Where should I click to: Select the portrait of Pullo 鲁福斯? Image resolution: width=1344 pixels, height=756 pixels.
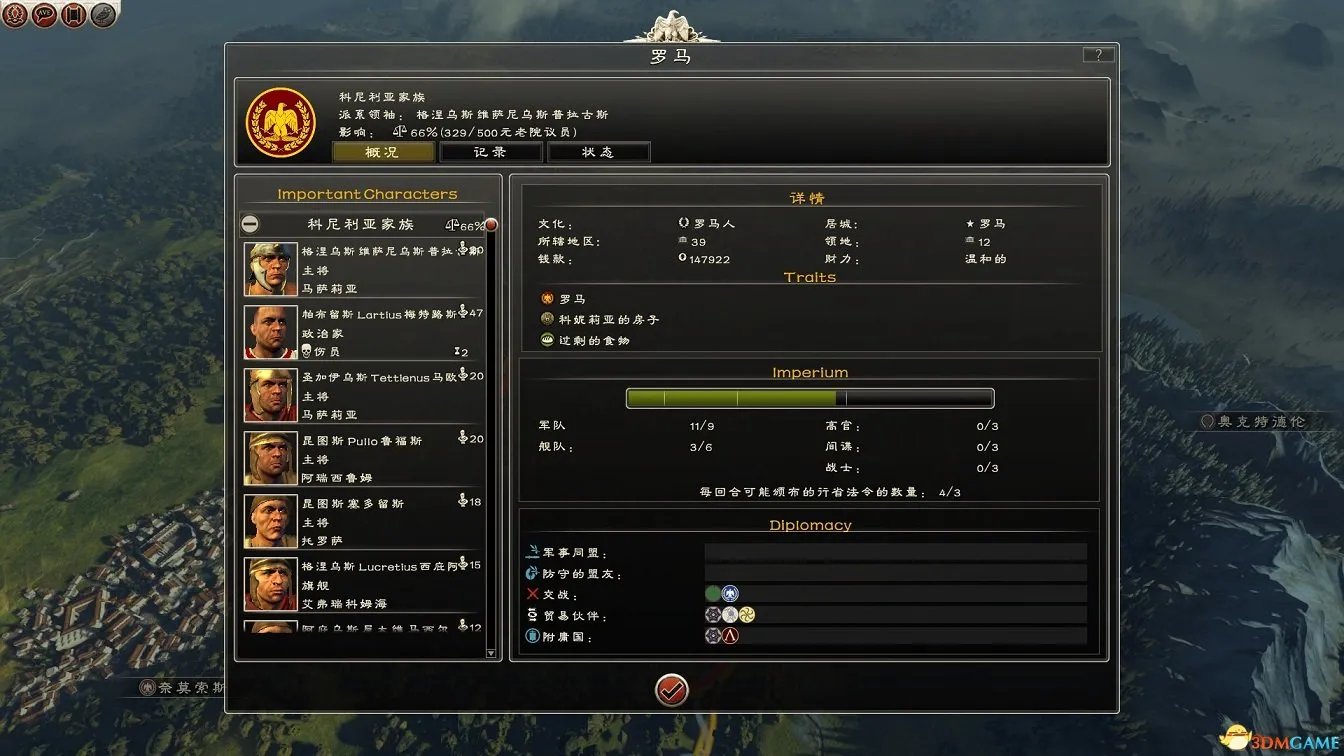point(269,456)
